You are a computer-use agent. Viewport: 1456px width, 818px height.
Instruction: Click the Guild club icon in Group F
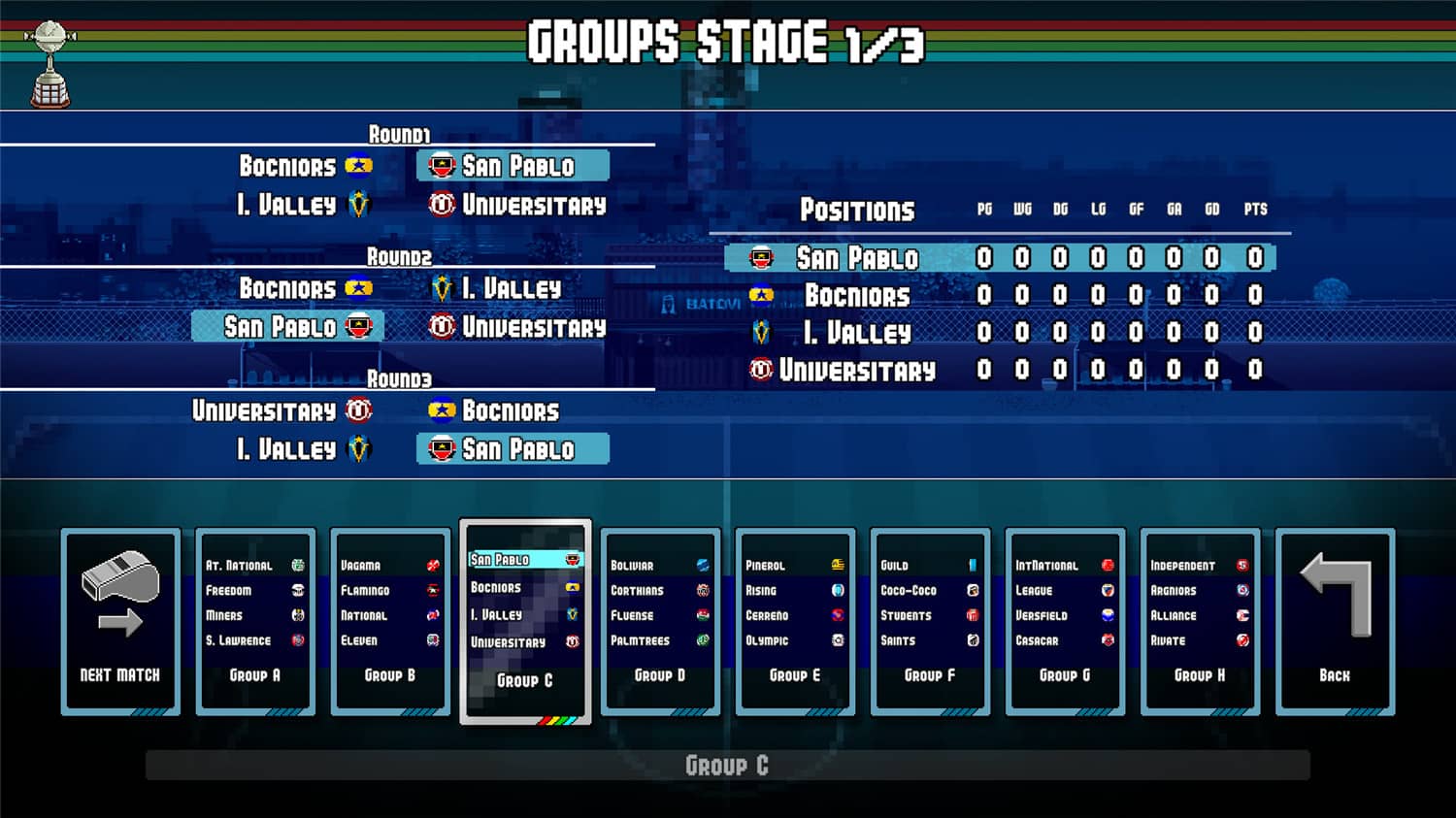tap(972, 564)
